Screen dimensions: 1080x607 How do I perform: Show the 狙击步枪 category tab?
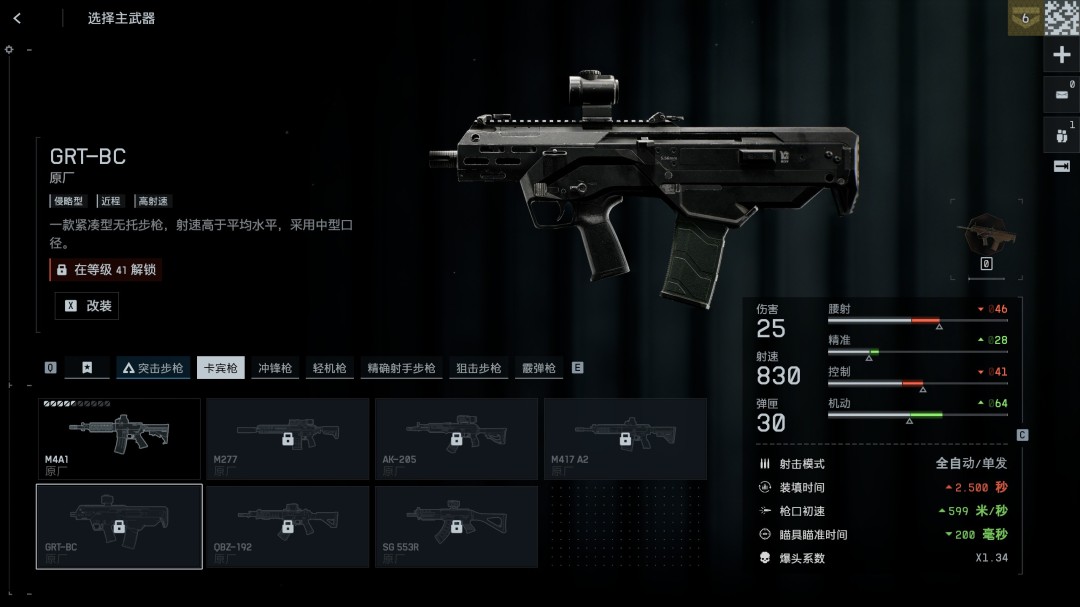(x=479, y=368)
